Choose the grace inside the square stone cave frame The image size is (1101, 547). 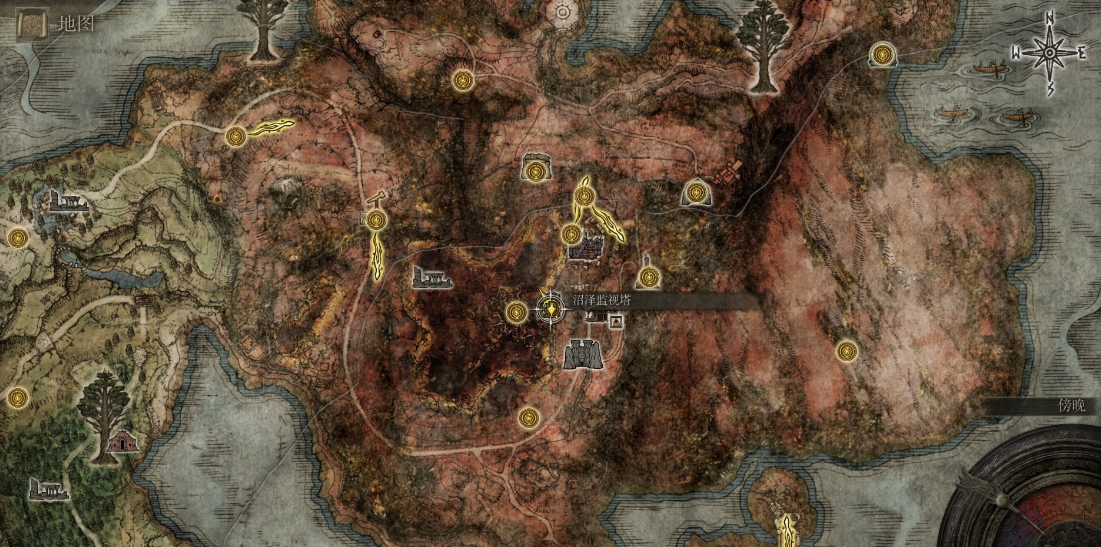[537, 171]
